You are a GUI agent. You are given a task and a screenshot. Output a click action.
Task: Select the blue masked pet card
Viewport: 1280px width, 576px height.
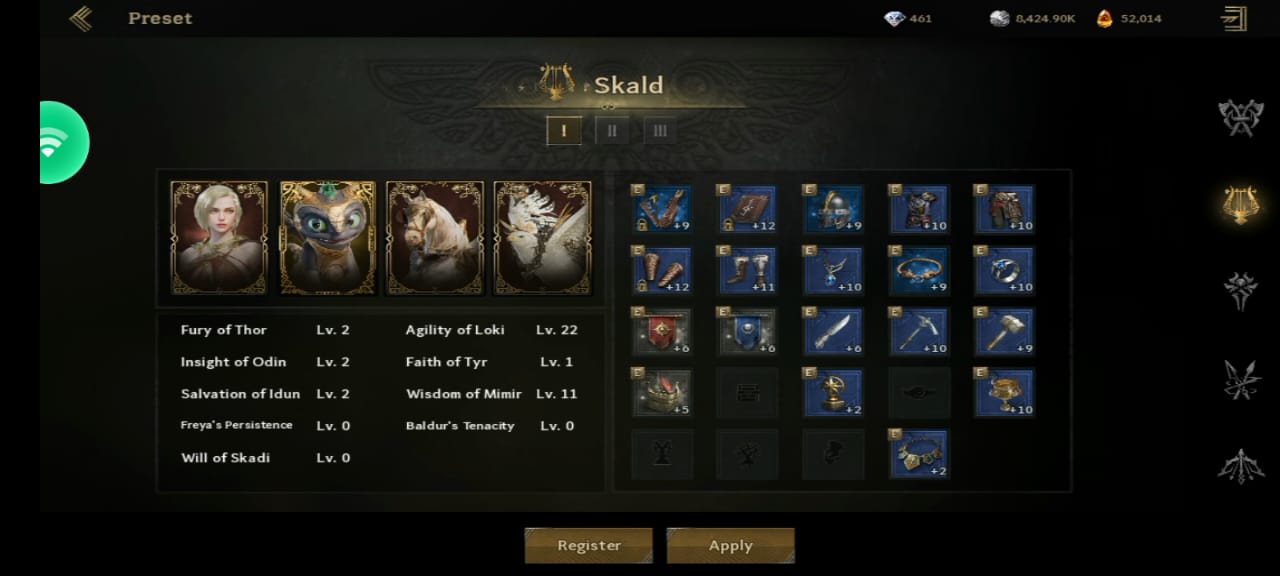coord(327,238)
